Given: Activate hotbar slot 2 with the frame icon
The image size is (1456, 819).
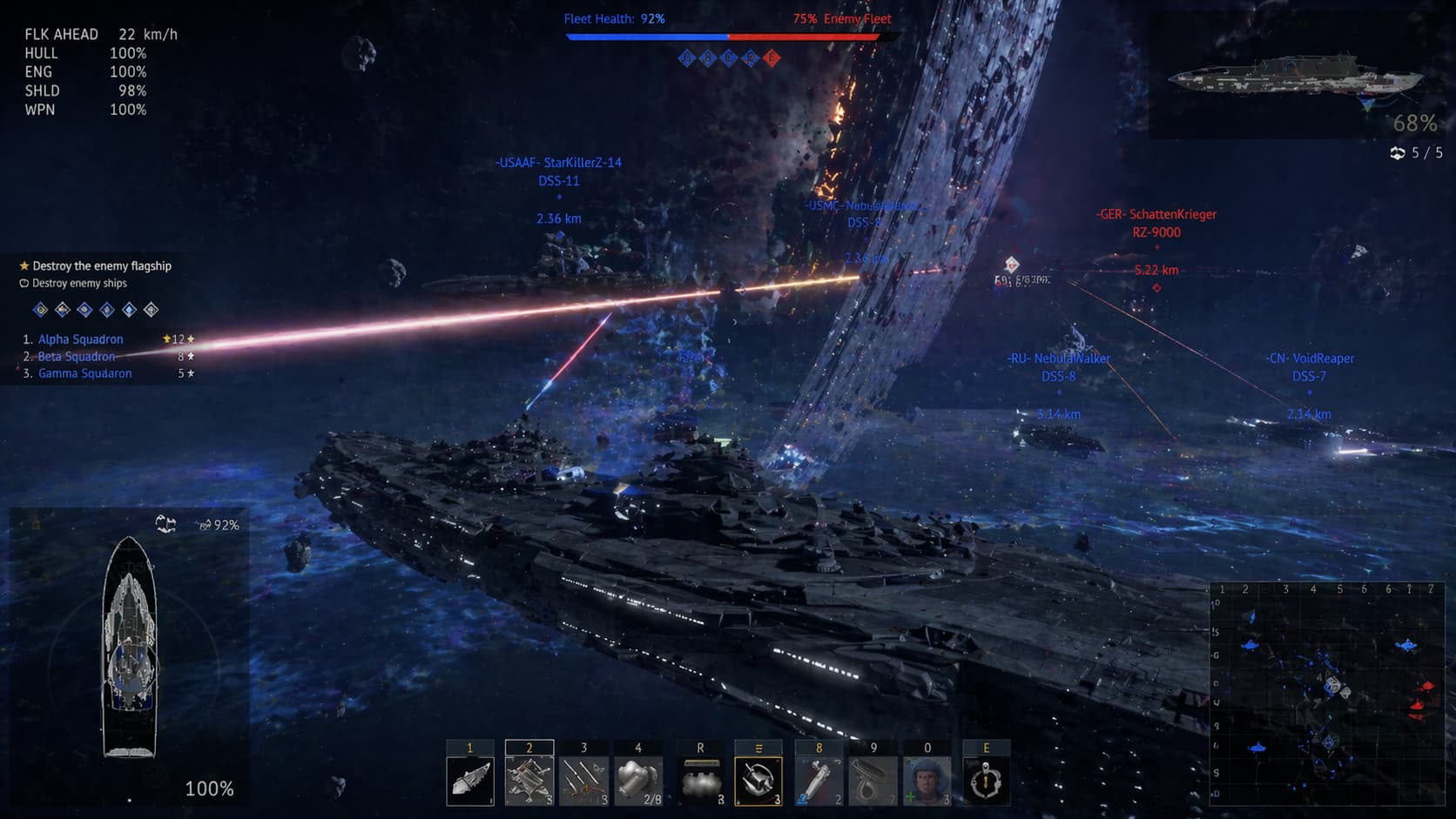Looking at the screenshot, I should [x=529, y=780].
